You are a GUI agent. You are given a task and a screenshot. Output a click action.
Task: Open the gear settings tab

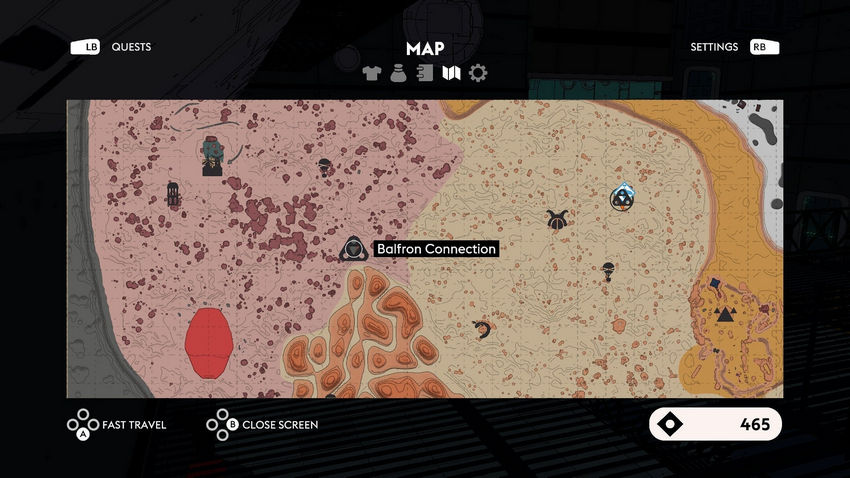click(478, 73)
